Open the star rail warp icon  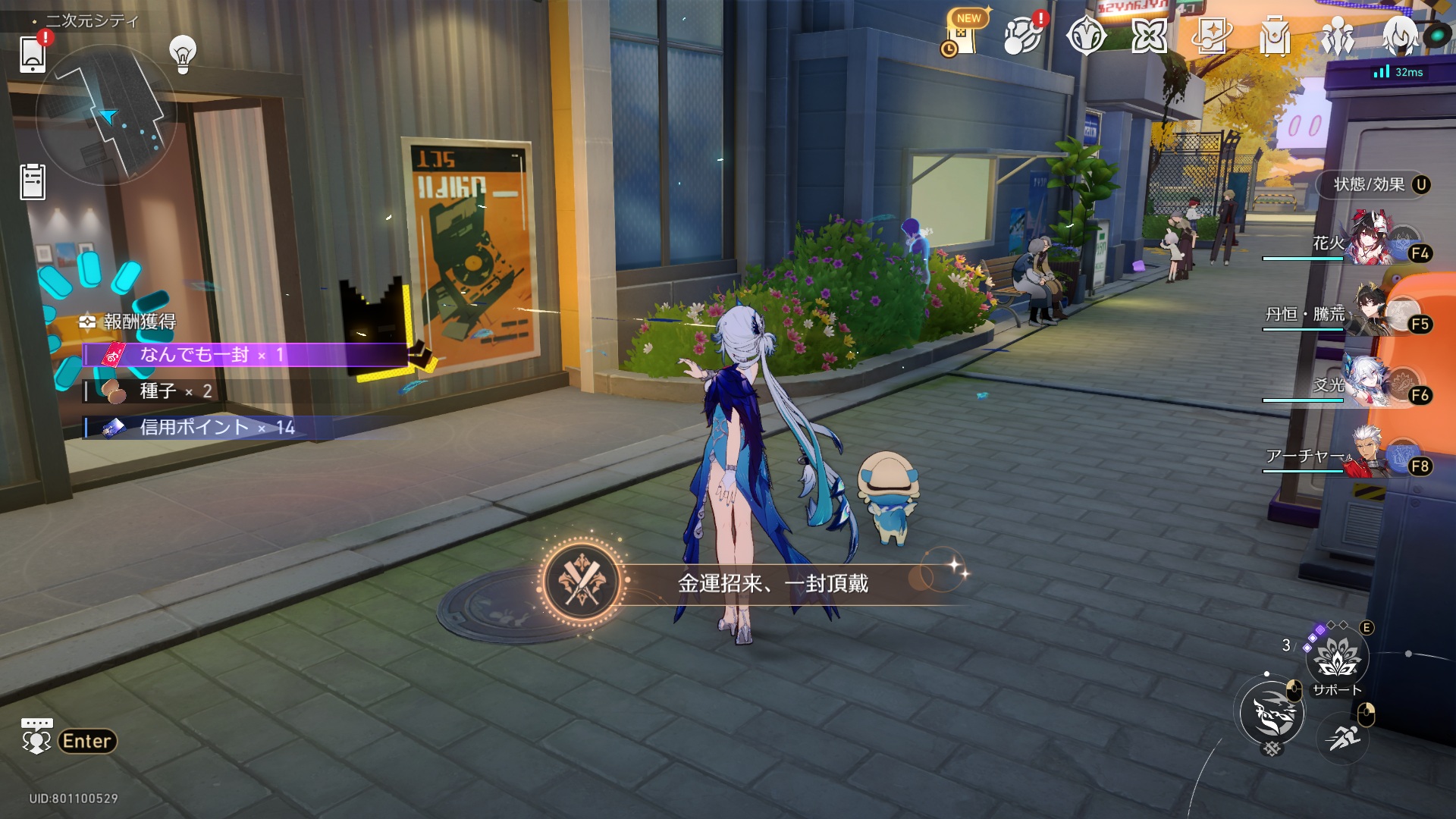1211,36
